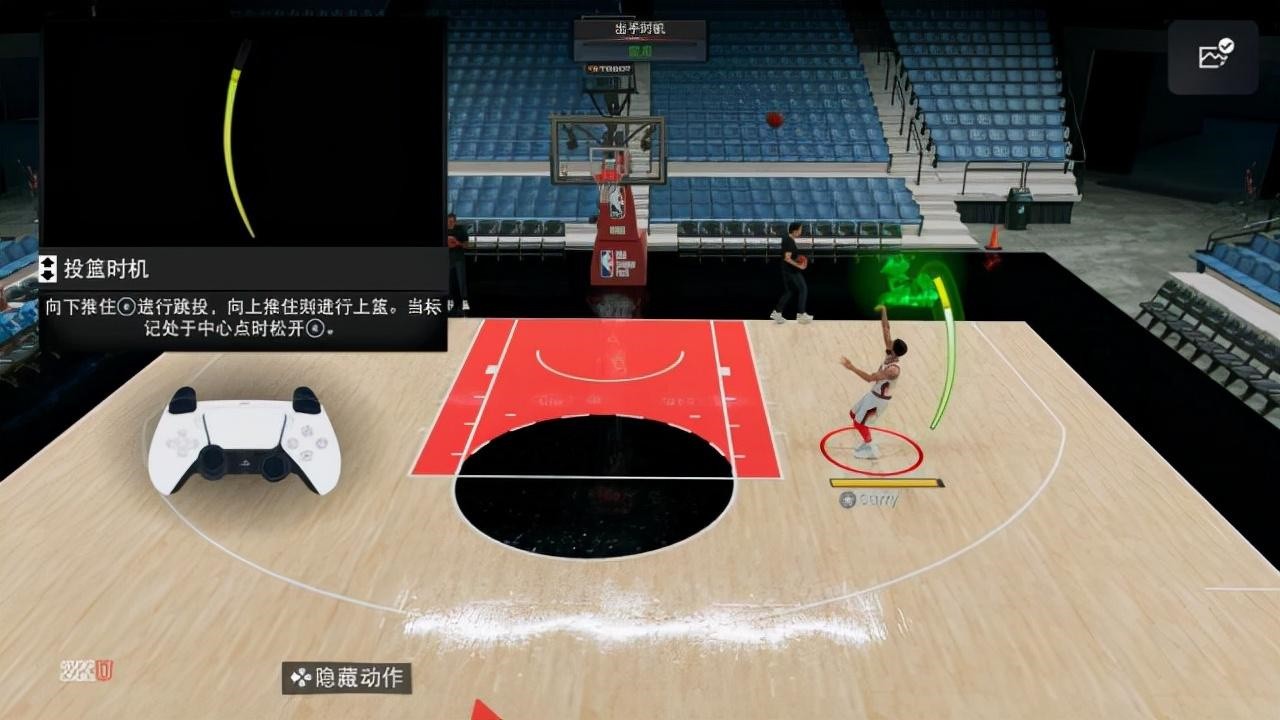Click the PS button on the controller
The height and width of the screenshot is (720, 1280).
pos(247,462)
